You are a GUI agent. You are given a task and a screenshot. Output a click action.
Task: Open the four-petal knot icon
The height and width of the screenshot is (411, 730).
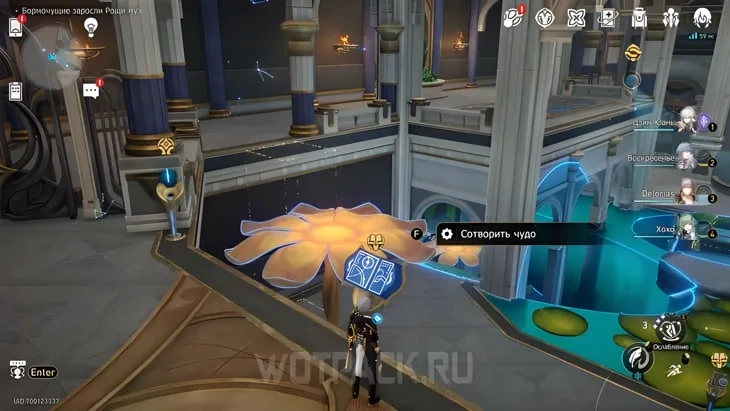[x=576, y=17]
